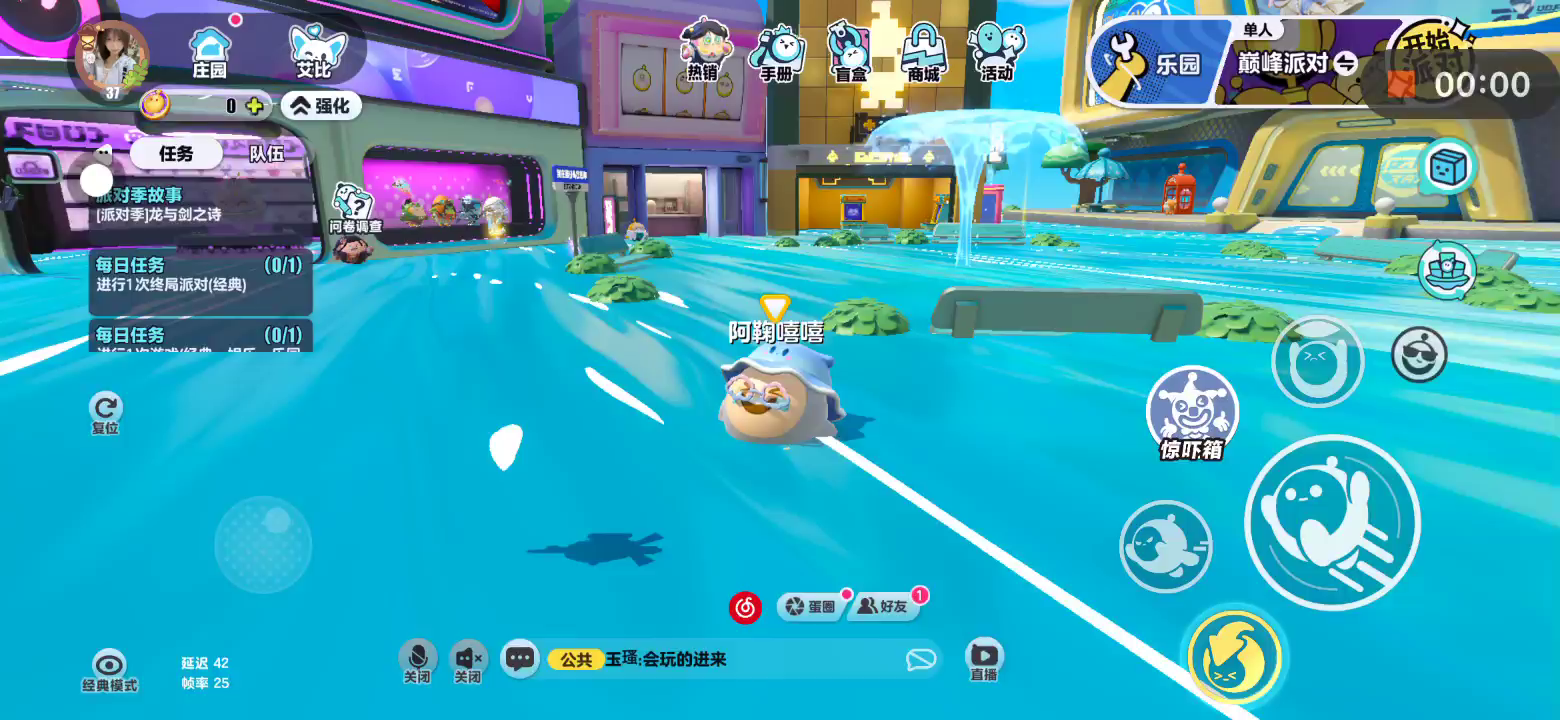Open the 问卷调查 survey icon

coord(353,209)
